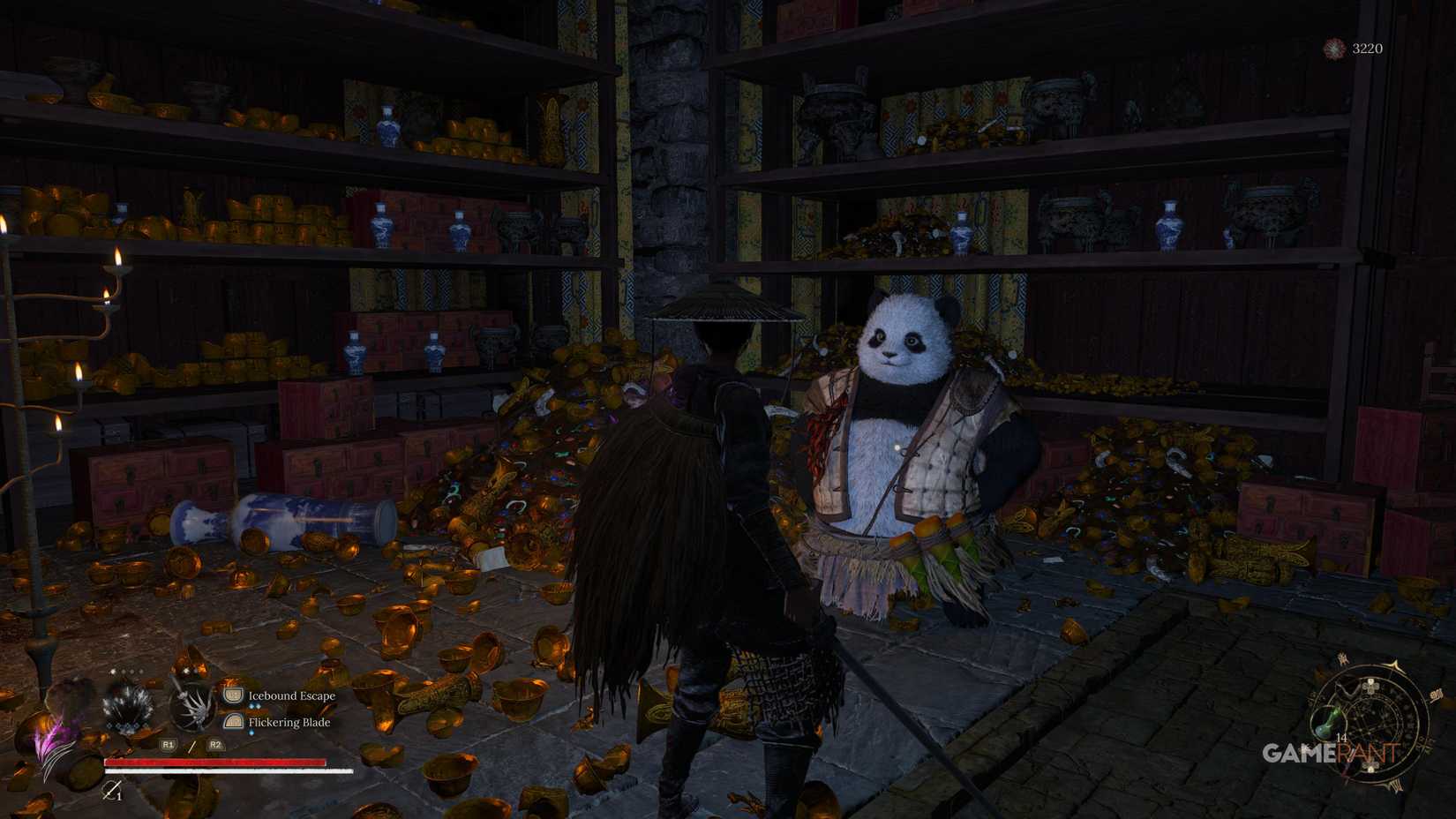Click the red health bar

(x=215, y=762)
